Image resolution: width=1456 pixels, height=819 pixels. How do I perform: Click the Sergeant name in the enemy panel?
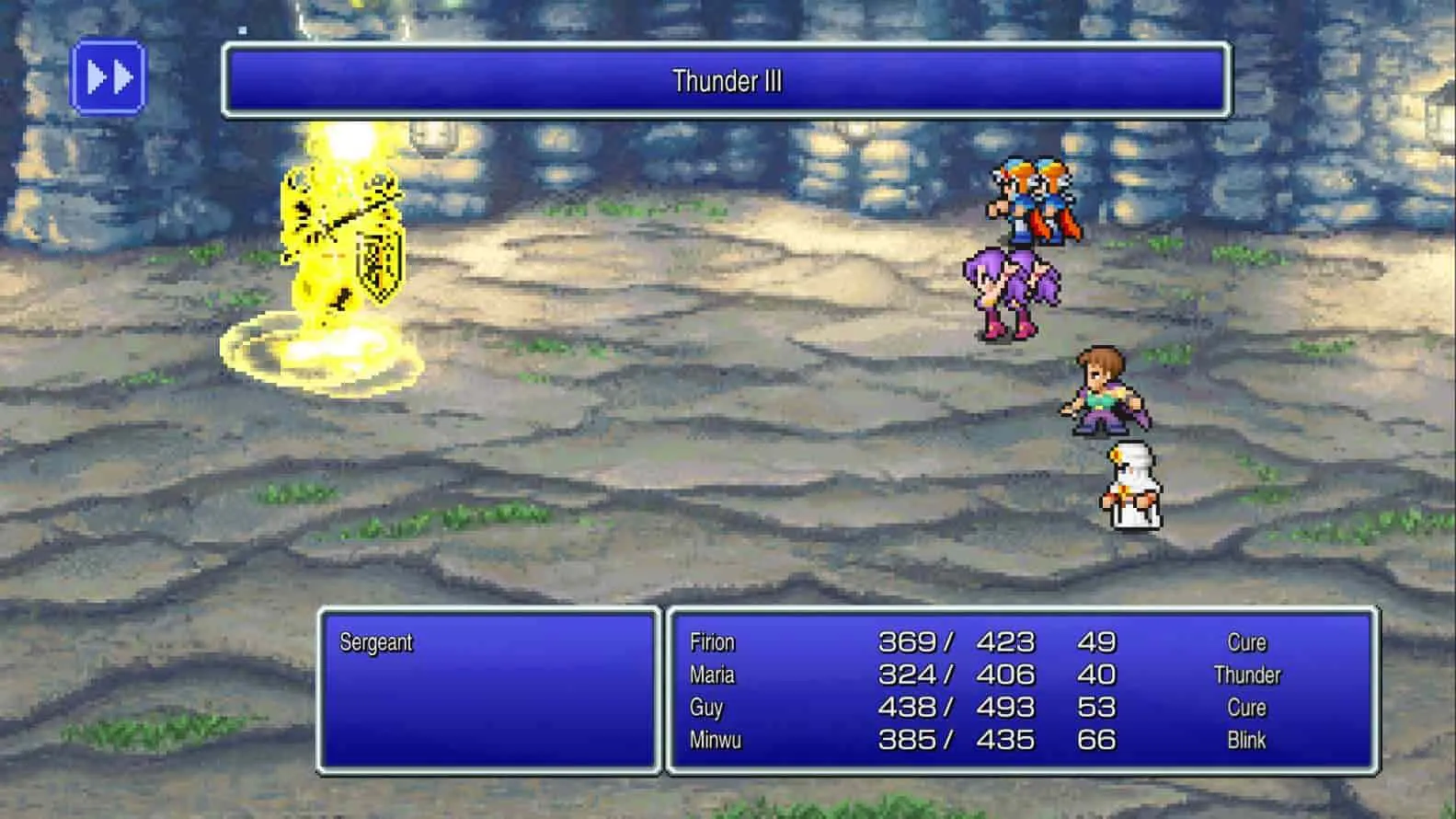[377, 642]
